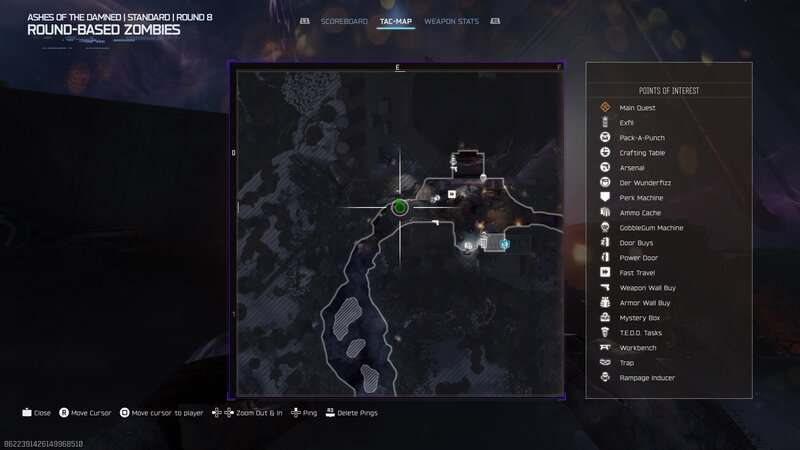Select Mystery Box in the legend
The image size is (800, 450).
(x=640, y=318)
